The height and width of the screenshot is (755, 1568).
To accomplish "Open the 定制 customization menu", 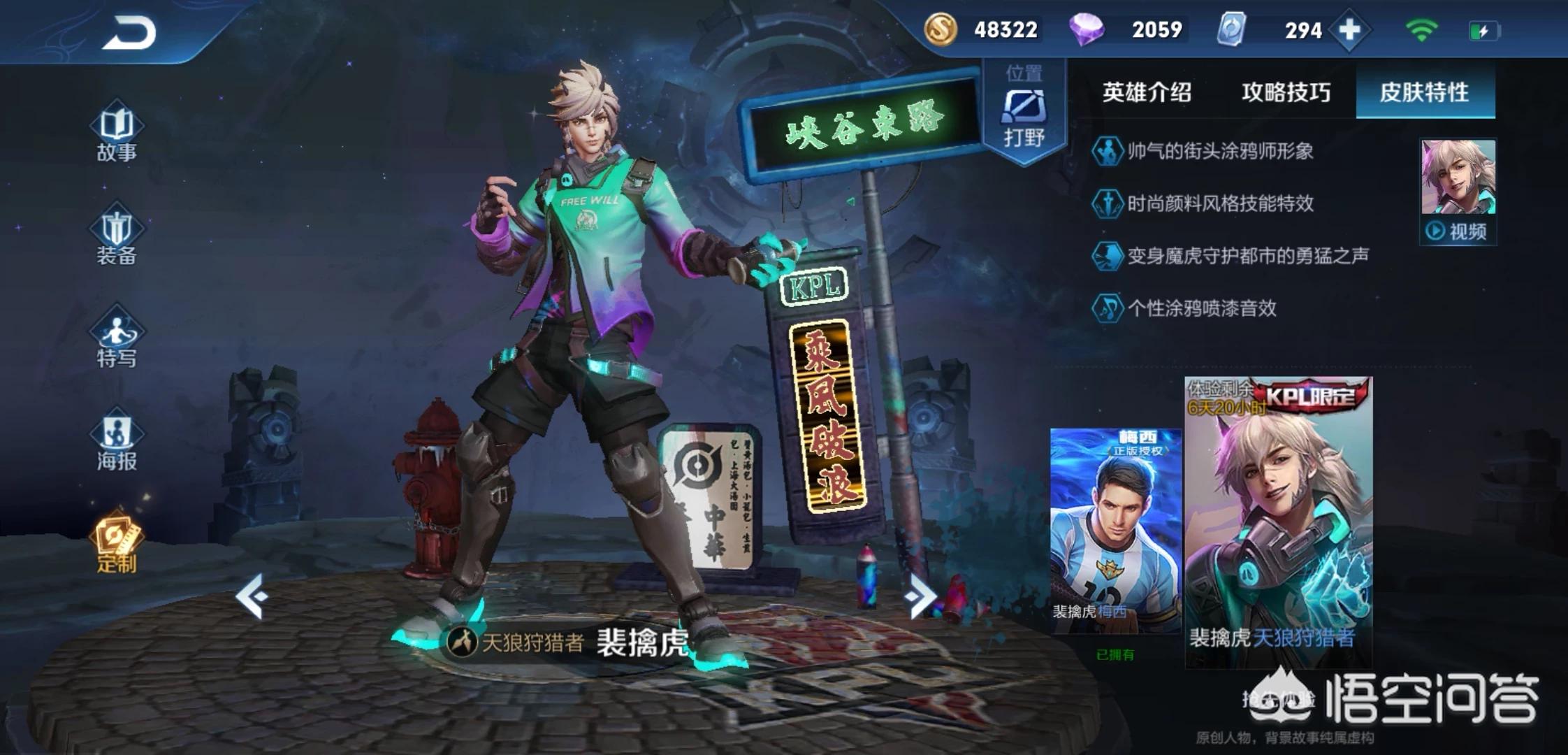I will 117,545.
